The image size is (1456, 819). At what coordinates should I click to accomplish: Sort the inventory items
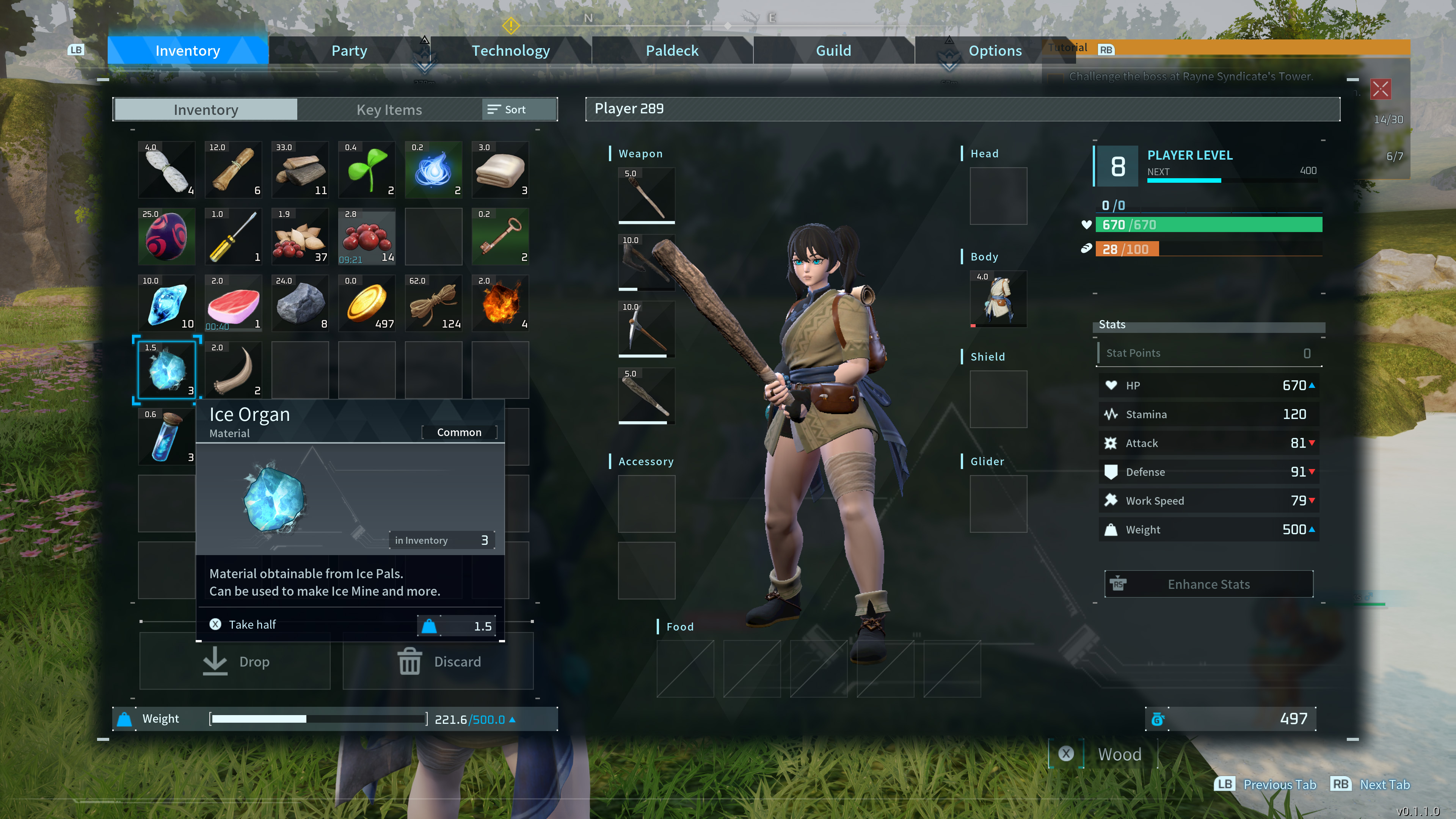tap(507, 110)
